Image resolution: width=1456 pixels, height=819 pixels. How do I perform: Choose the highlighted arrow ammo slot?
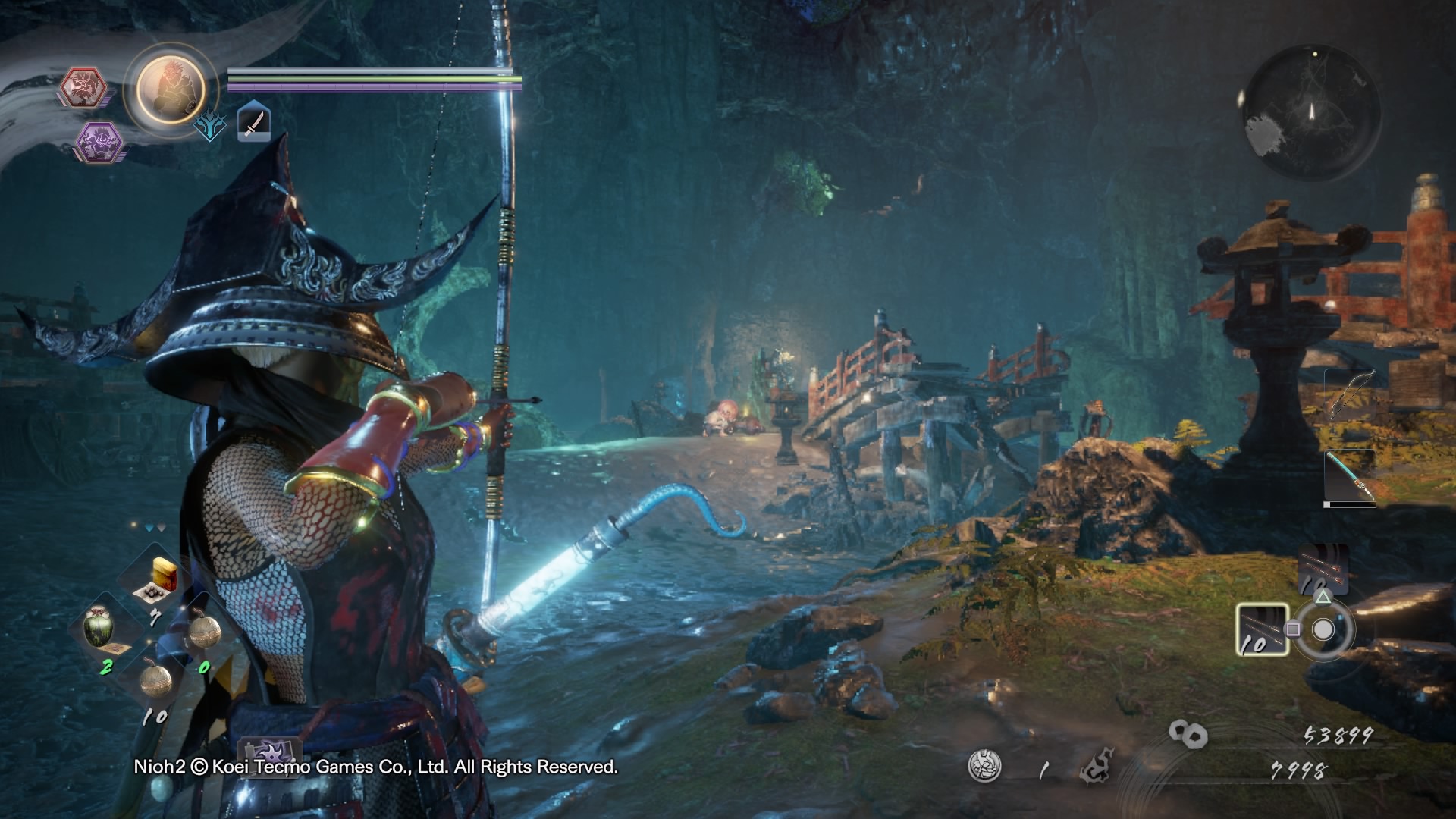1262,629
